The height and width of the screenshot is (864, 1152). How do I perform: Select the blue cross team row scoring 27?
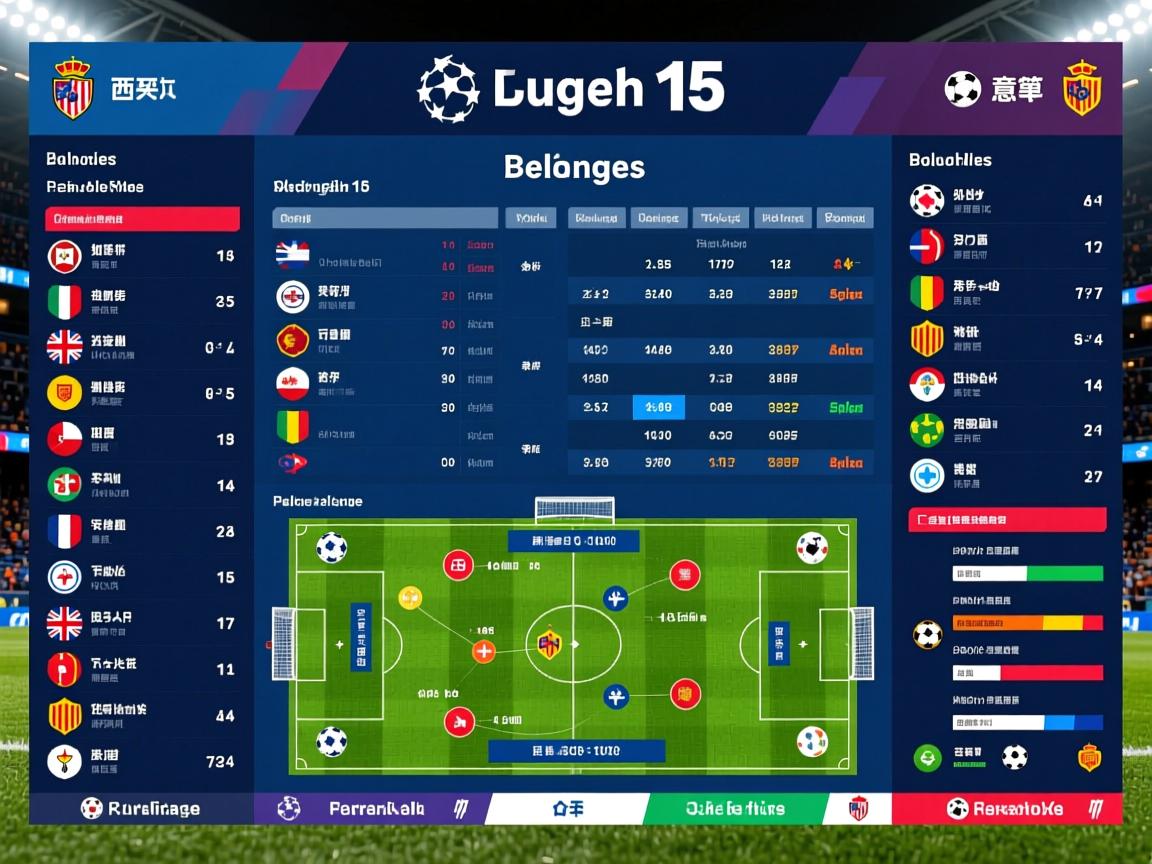(1006, 476)
